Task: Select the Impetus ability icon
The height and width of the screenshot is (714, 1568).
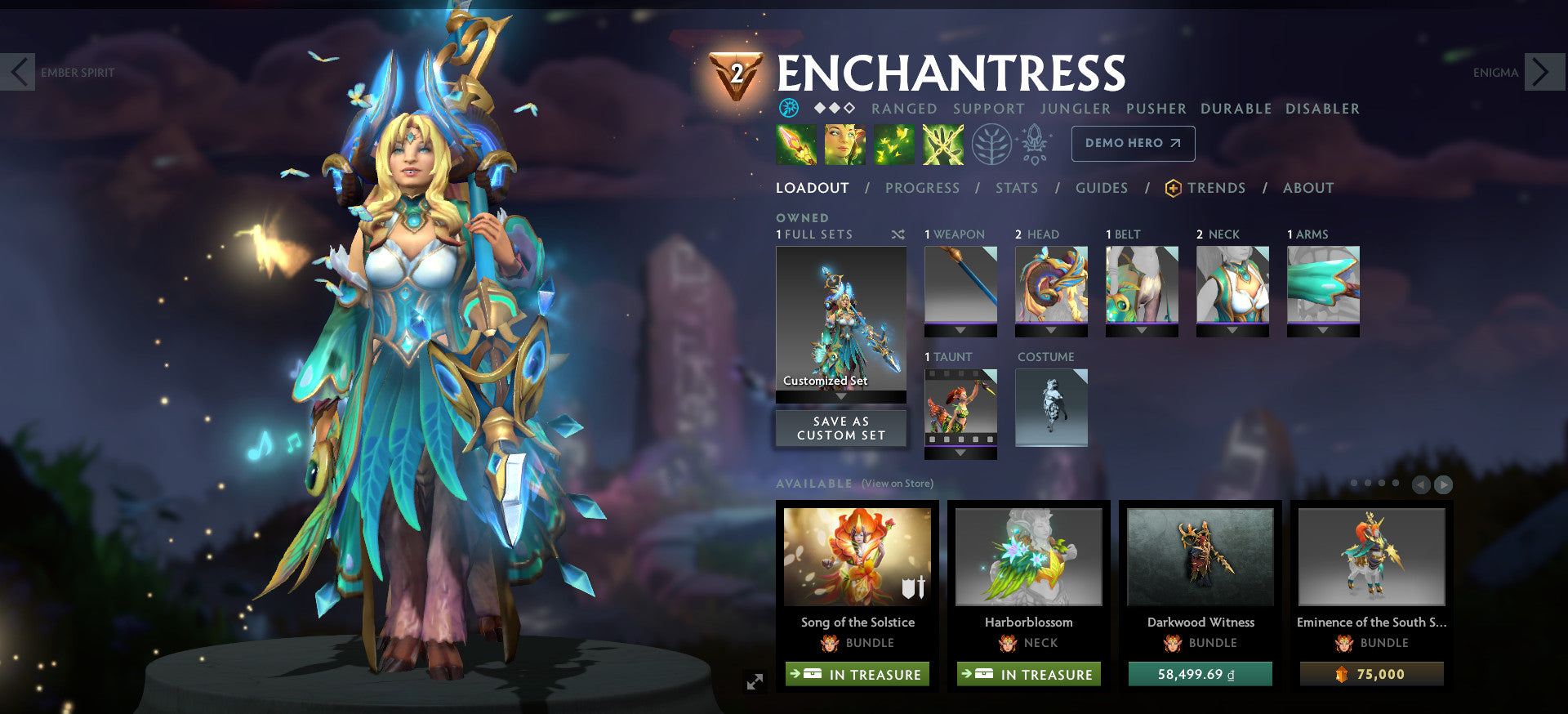Action: pyautogui.click(x=795, y=144)
